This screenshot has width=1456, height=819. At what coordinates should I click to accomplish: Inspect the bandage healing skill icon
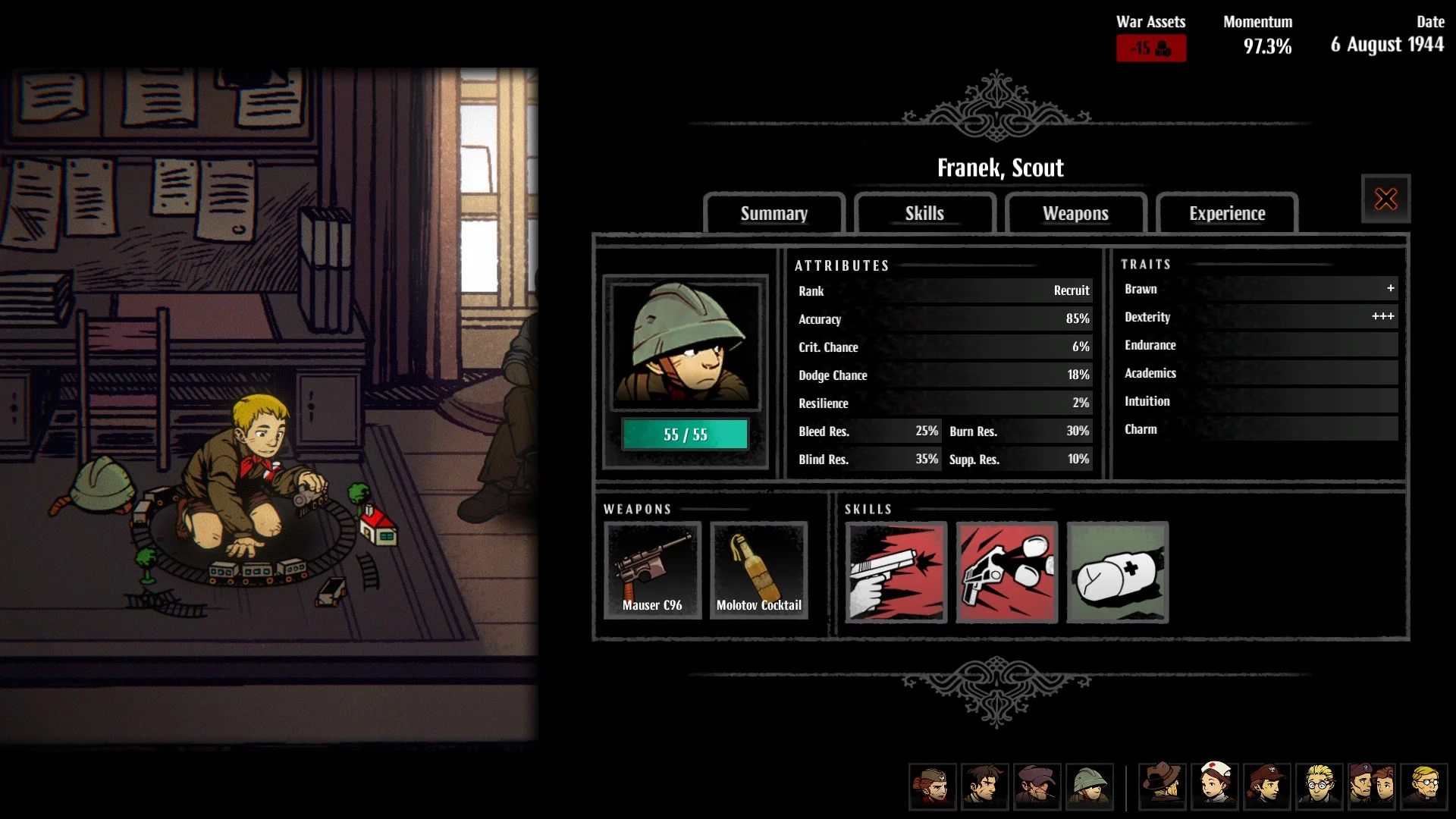1117,573
